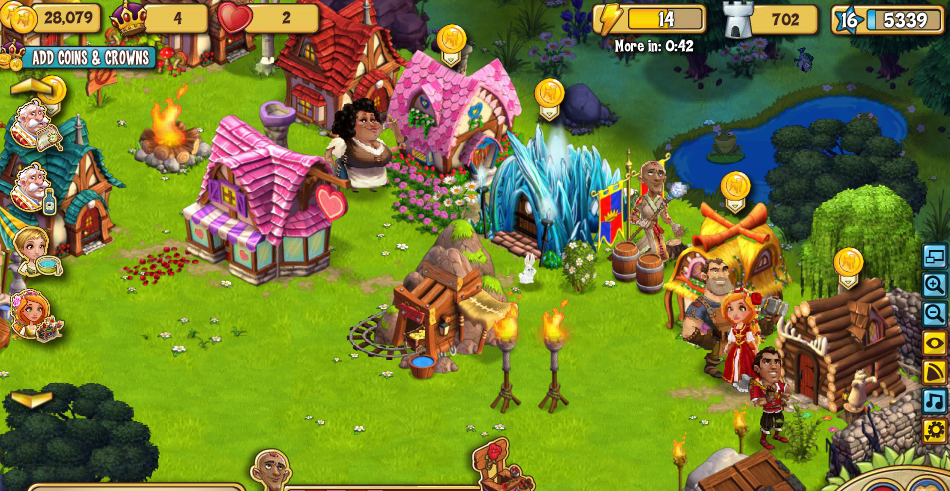Click the gold coin currency icon
The image size is (950, 491).
pos(20,18)
